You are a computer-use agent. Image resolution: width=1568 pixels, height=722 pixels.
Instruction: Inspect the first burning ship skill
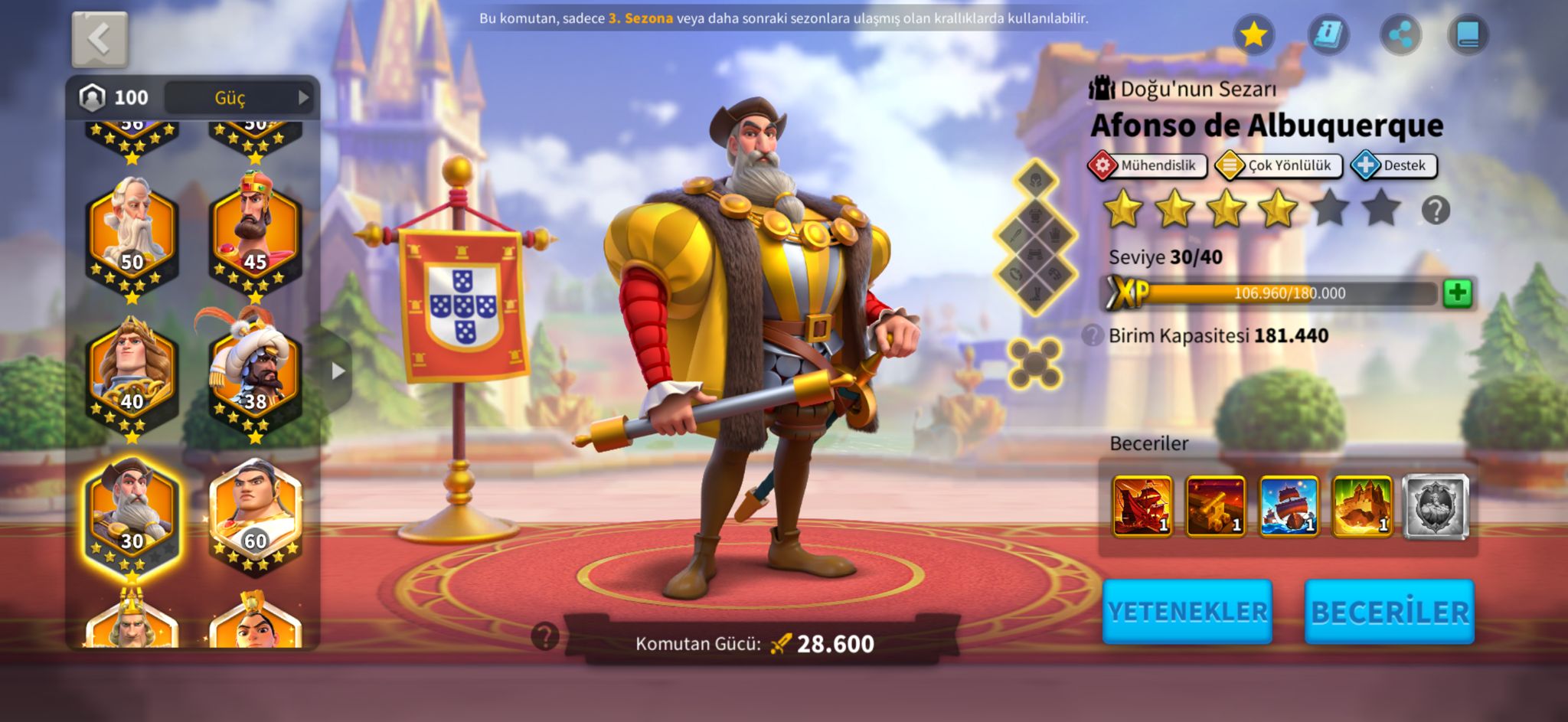click(1142, 506)
